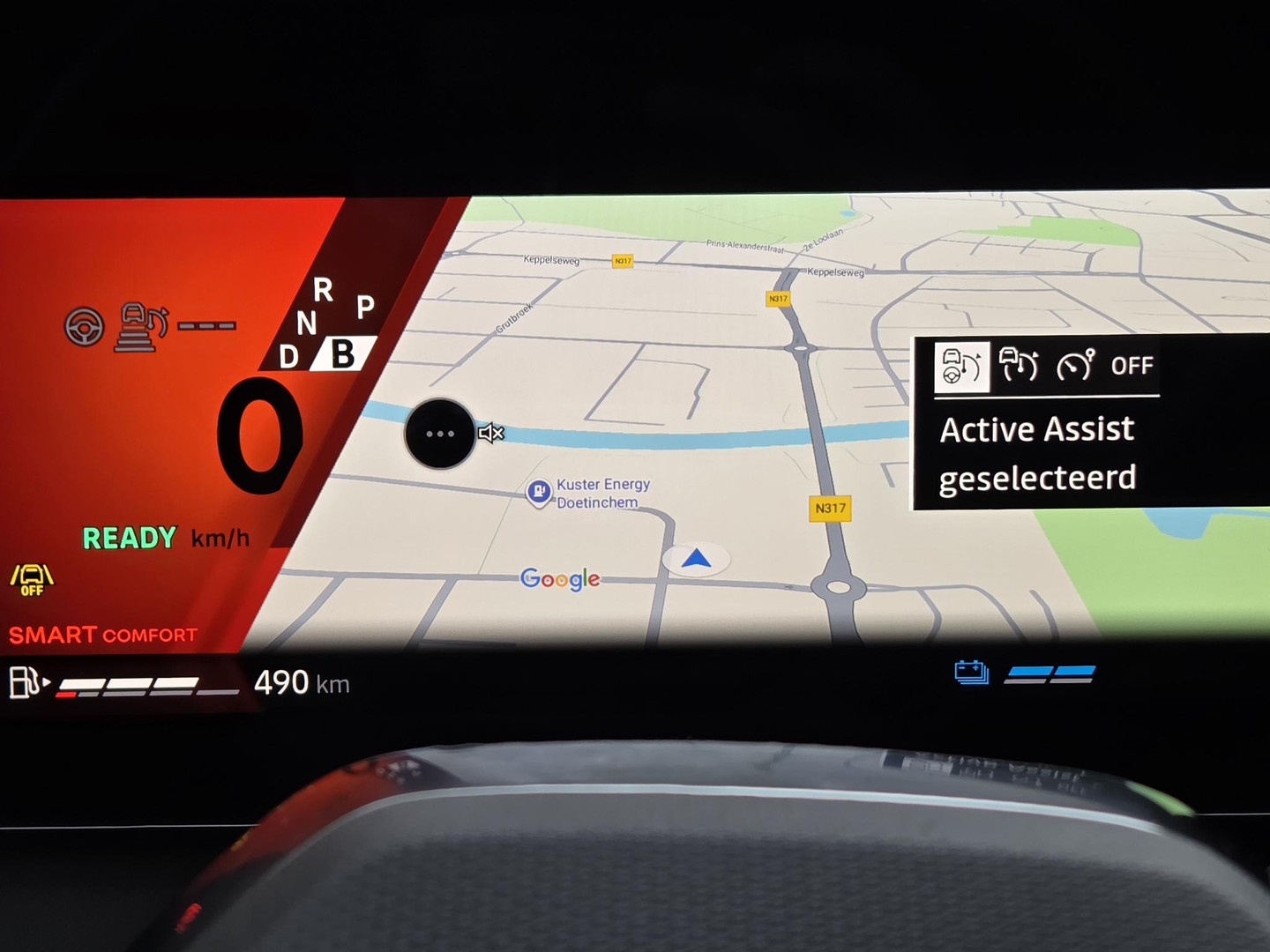This screenshot has width=1270, height=952.
Task: Select the large N317 road marker
Action: [x=830, y=508]
